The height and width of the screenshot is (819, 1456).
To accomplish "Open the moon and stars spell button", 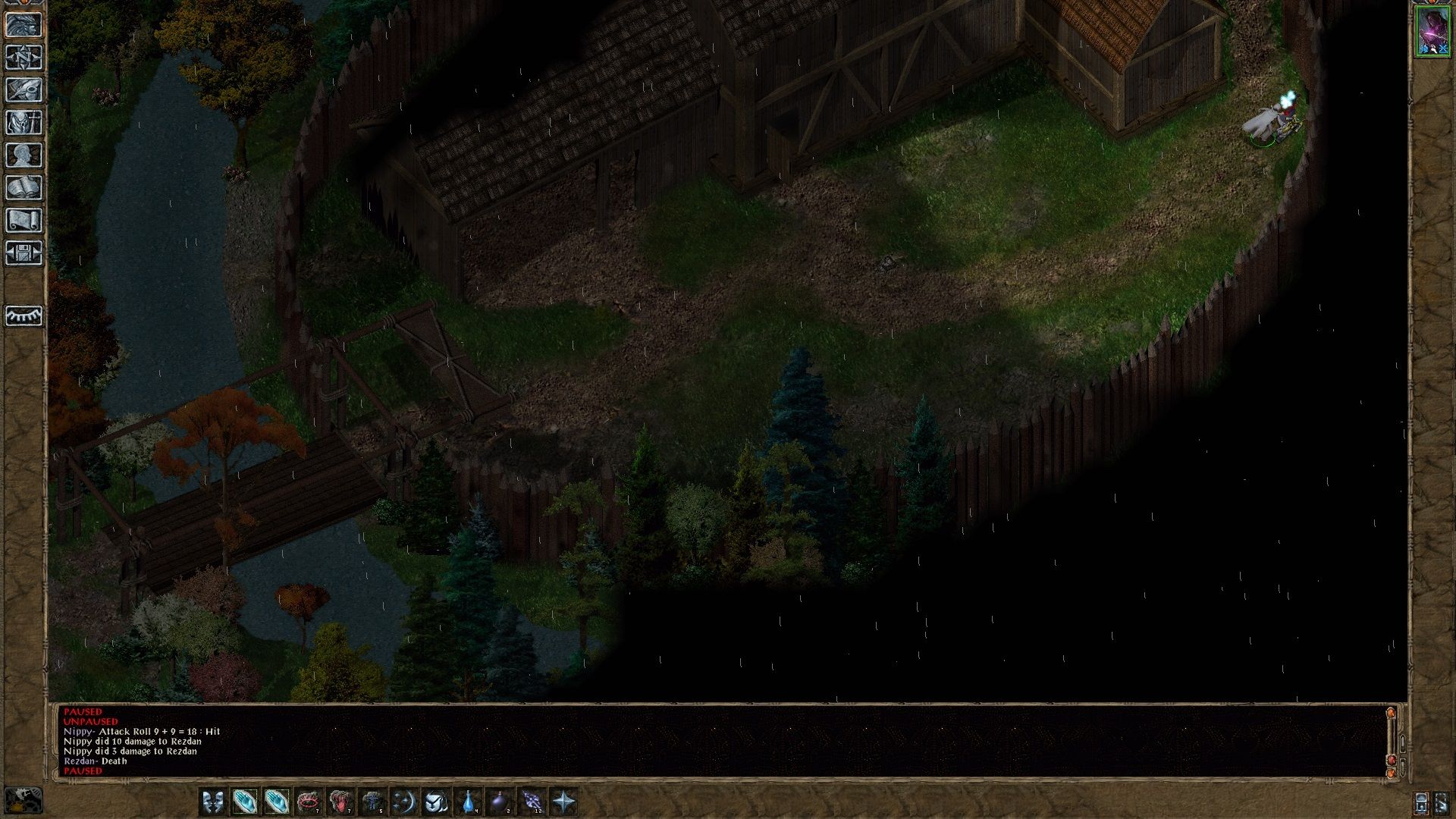I will pos(403,802).
